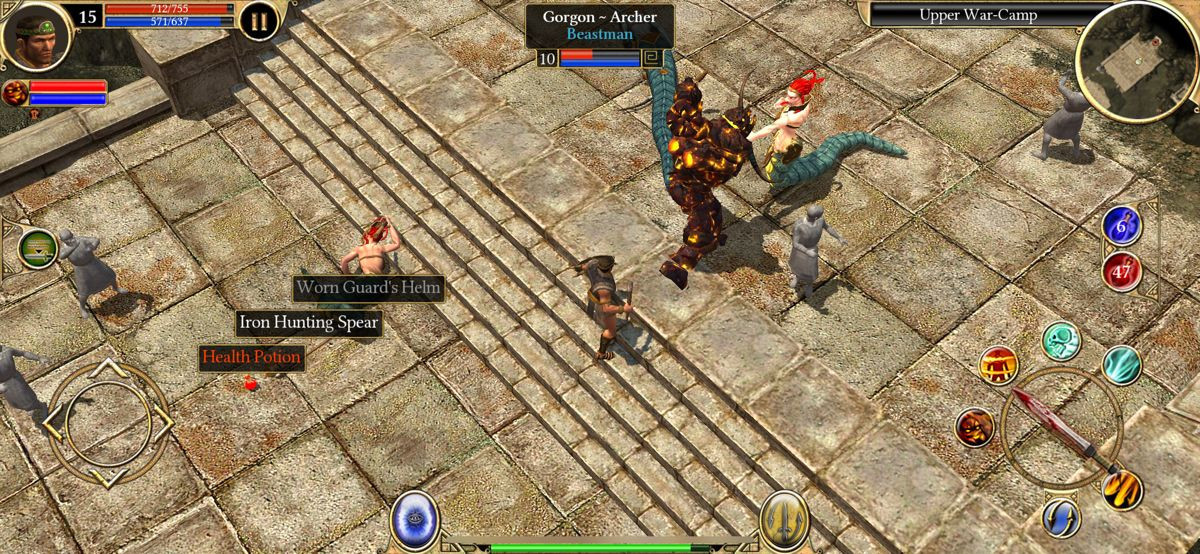Use the blue mana potion

click(1121, 226)
